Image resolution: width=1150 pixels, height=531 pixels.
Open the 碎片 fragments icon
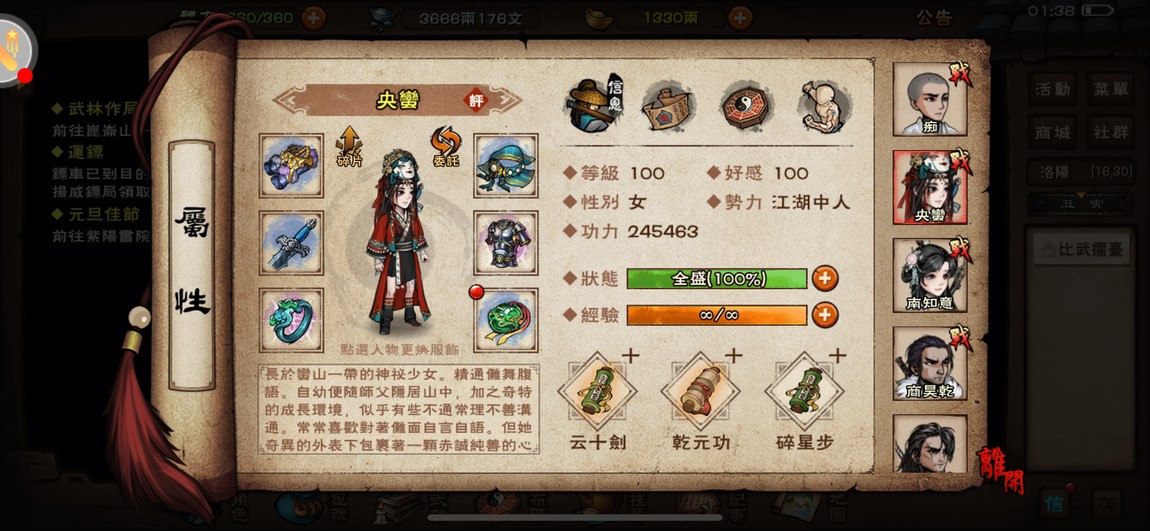[x=349, y=147]
